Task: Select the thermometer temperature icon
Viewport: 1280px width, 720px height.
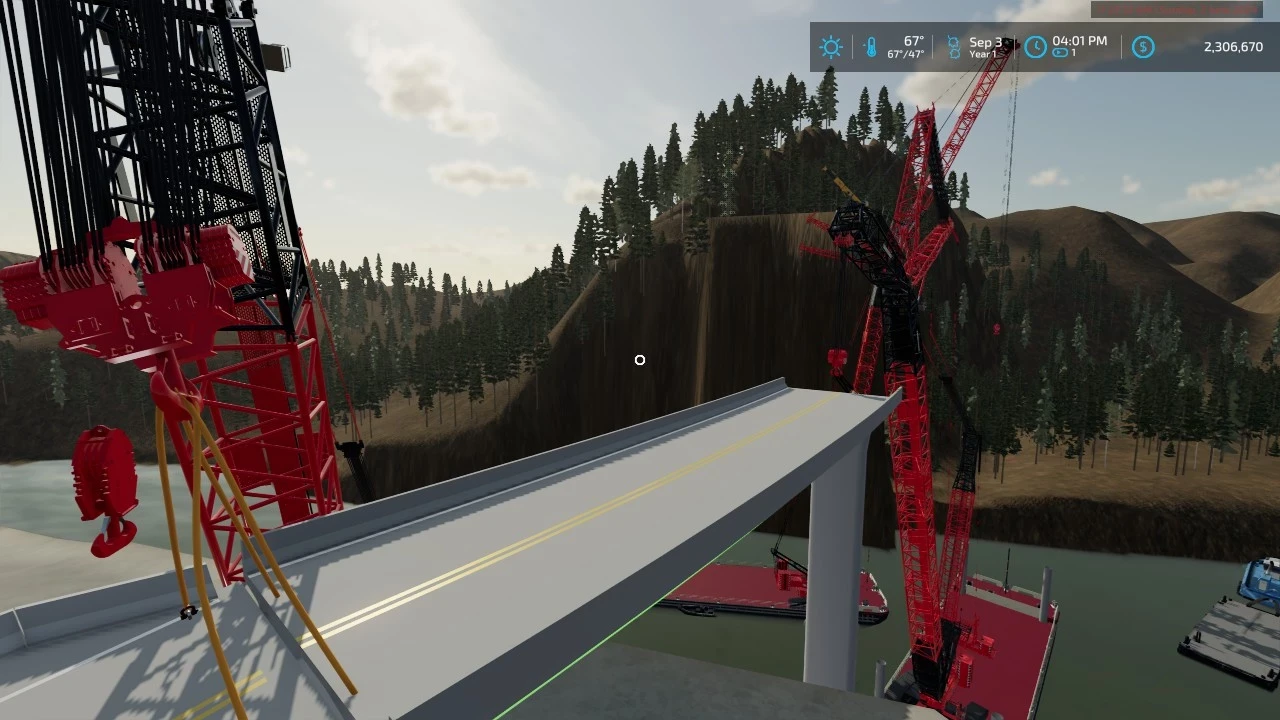Action: pyautogui.click(x=870, y=46)
